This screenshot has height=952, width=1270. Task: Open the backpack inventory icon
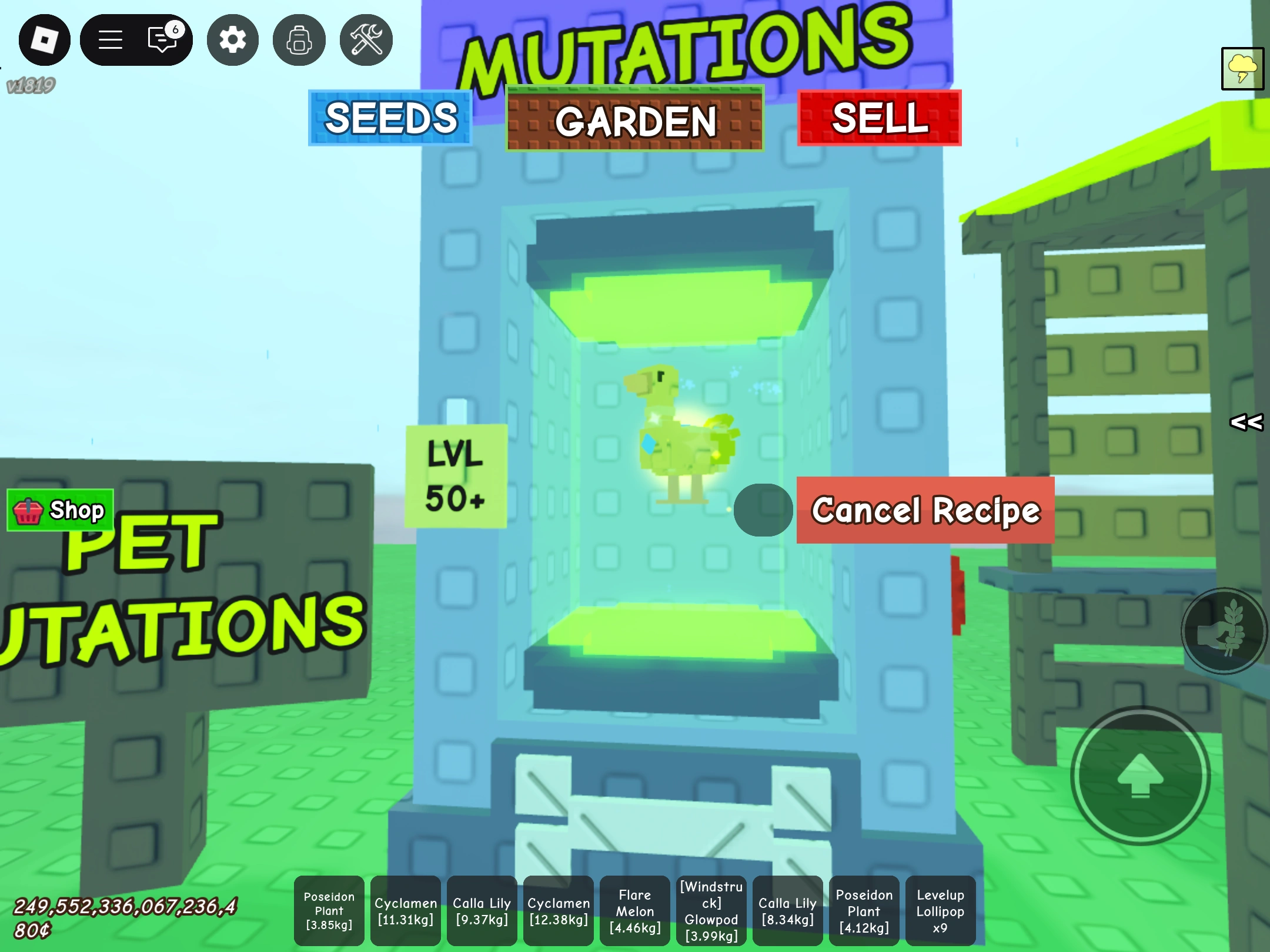[x=299, y=39]
